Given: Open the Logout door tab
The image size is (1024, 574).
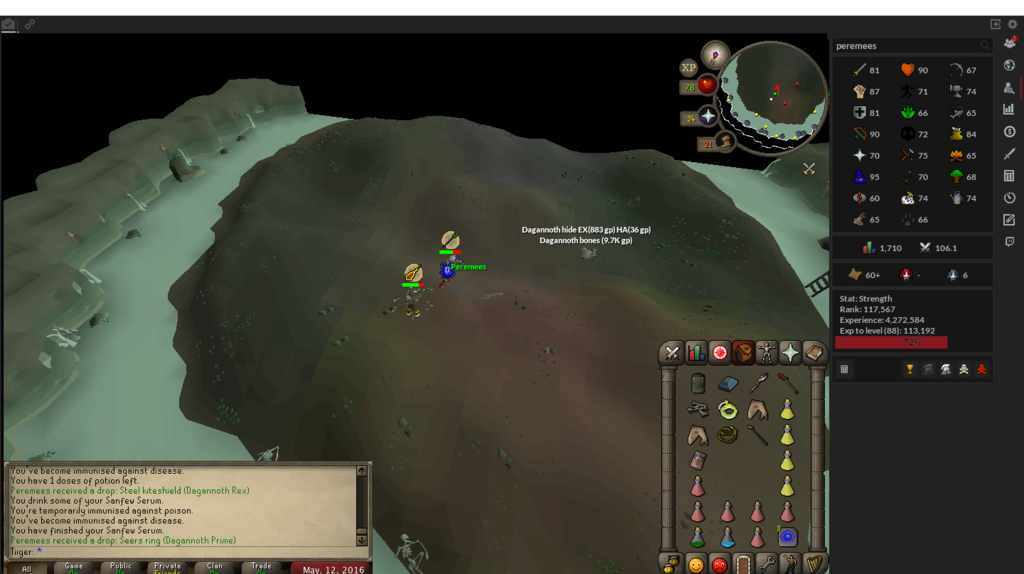Looking at the screenshot, I should click(743, 564).
